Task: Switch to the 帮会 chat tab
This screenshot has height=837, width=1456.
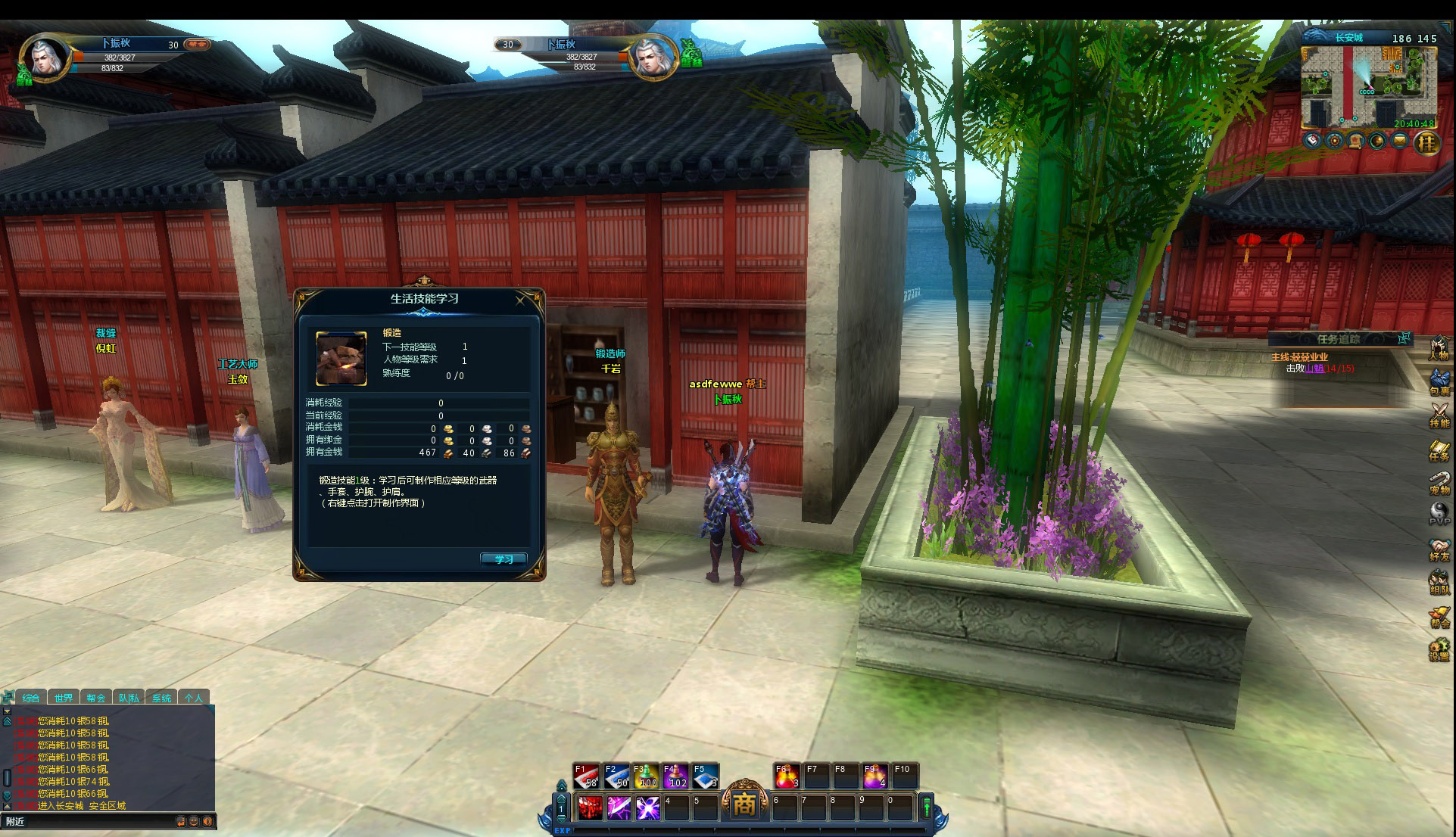Action: (x=96, y=698)
